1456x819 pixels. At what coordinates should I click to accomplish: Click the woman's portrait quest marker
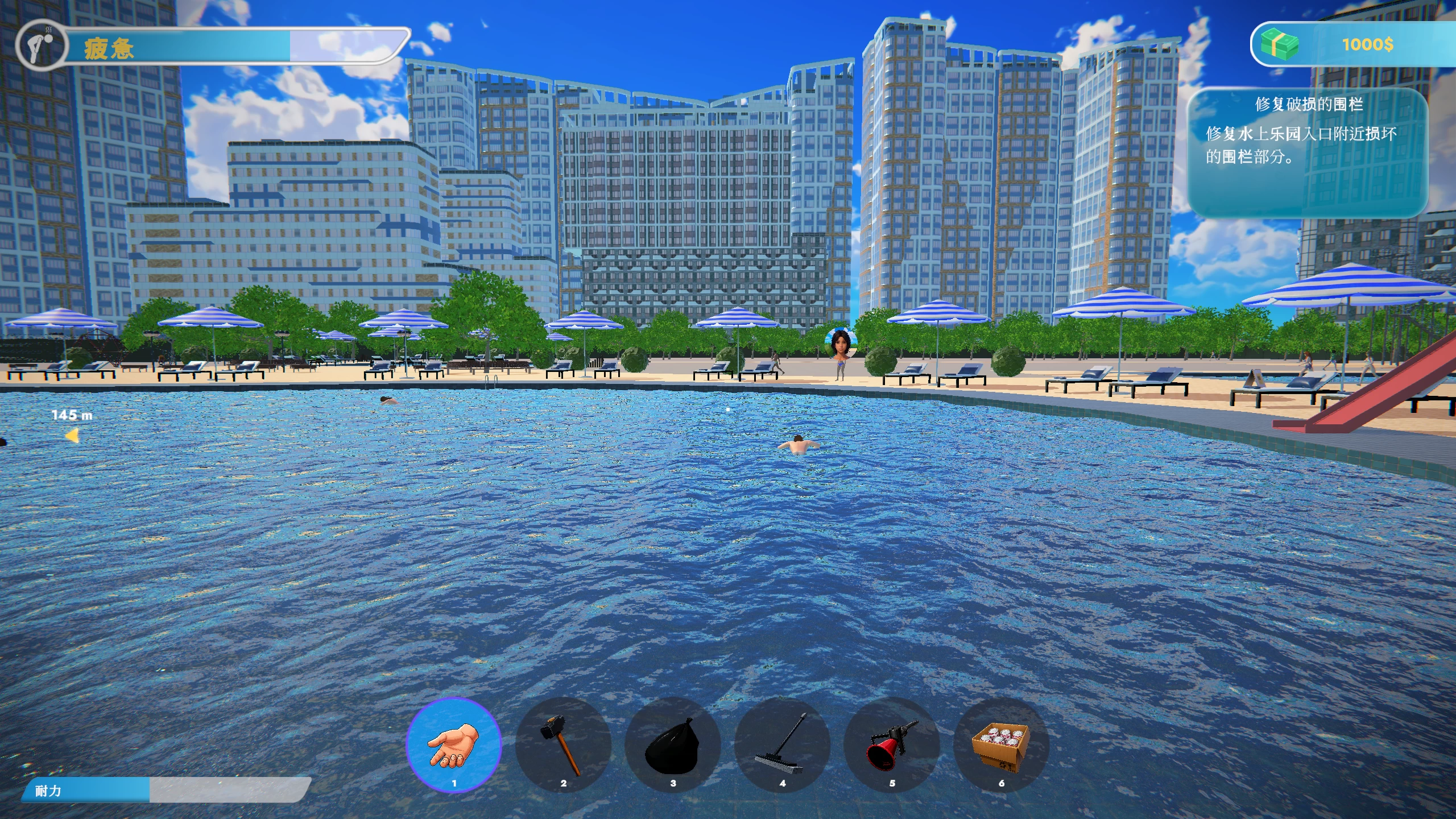pyautogui.click(x=840, y=343)
